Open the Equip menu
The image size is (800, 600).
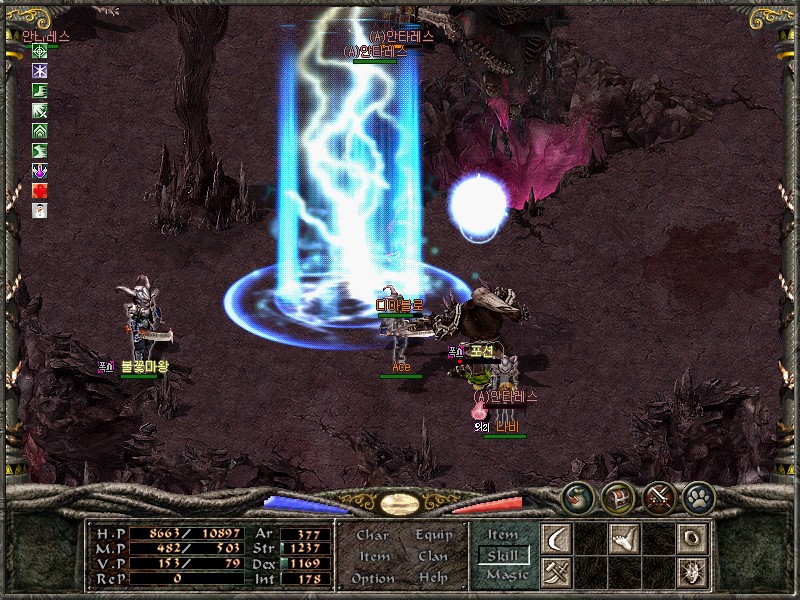tap(434, 536)
